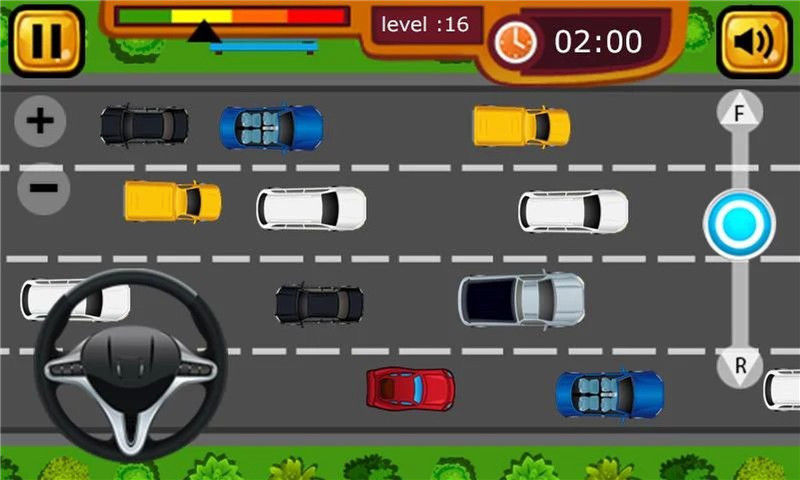This screenshot has width=800, height=480.
Task: Zoom in with the plus button
Action: tap(40, 122)
